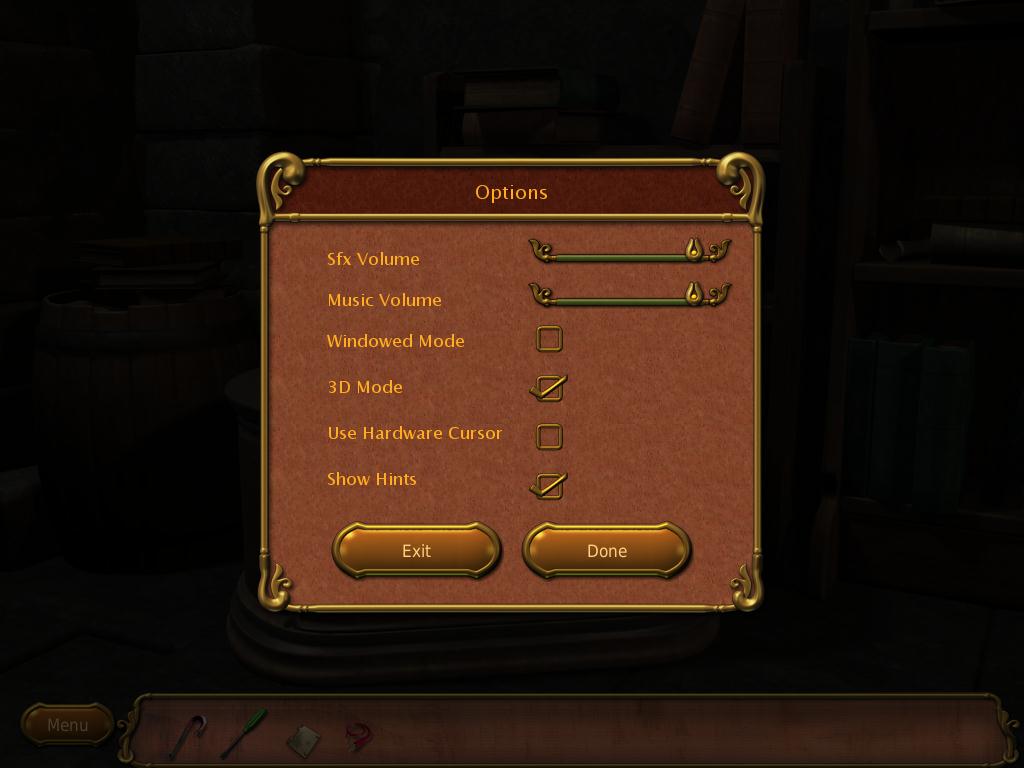1024x768 pixels.
Task: Select the crowbar in the inventory
Action: pyautogui.click(x=187, y=735)
